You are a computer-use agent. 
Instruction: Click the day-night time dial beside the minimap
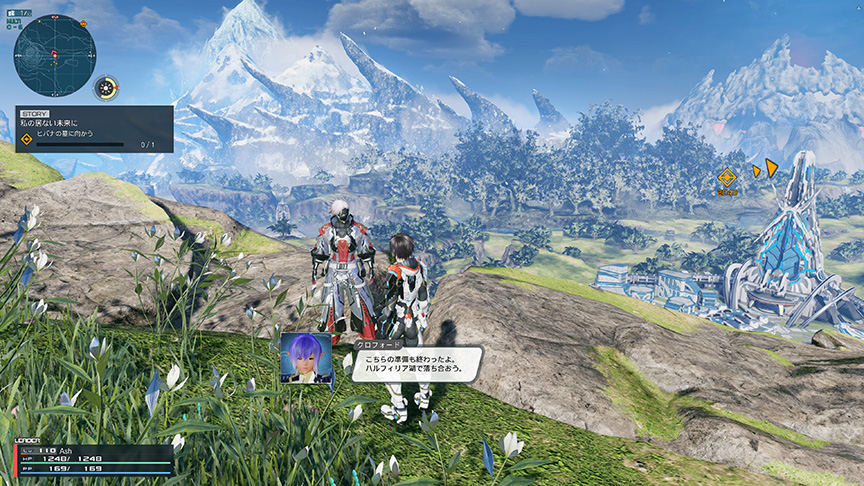pyautogui.click(x=106, y=88)
